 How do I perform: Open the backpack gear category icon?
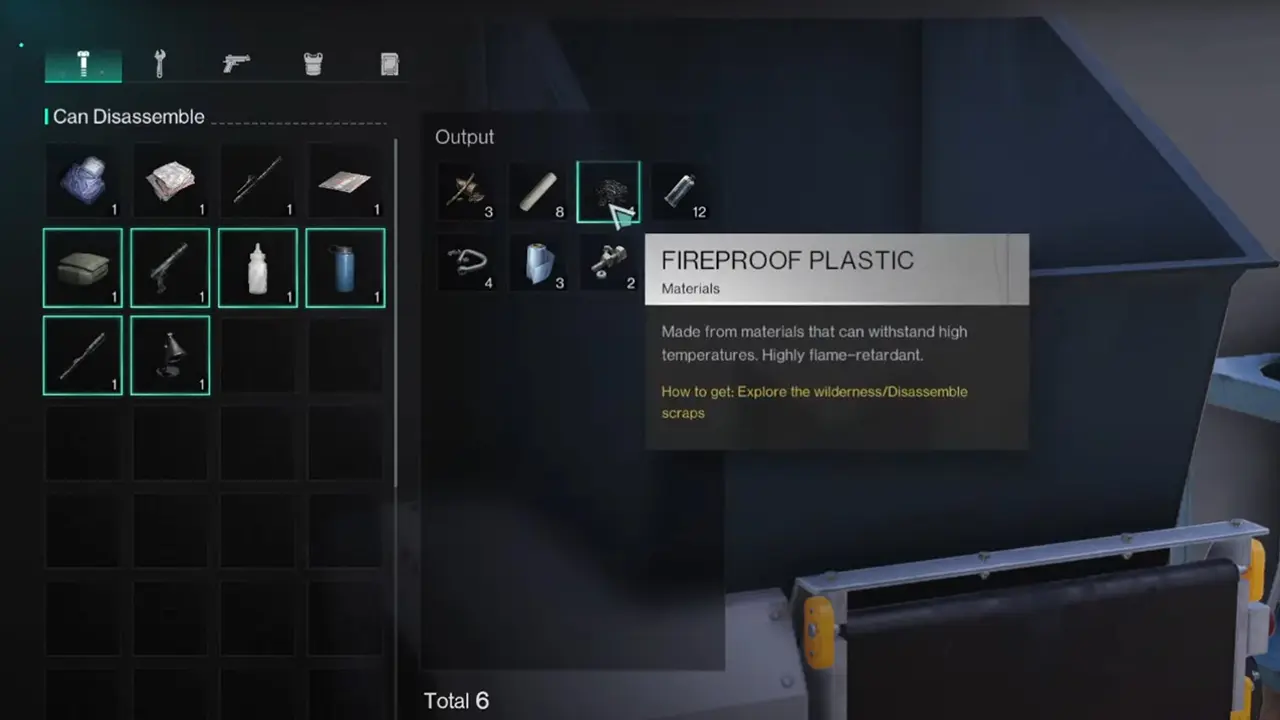(389, 63)
